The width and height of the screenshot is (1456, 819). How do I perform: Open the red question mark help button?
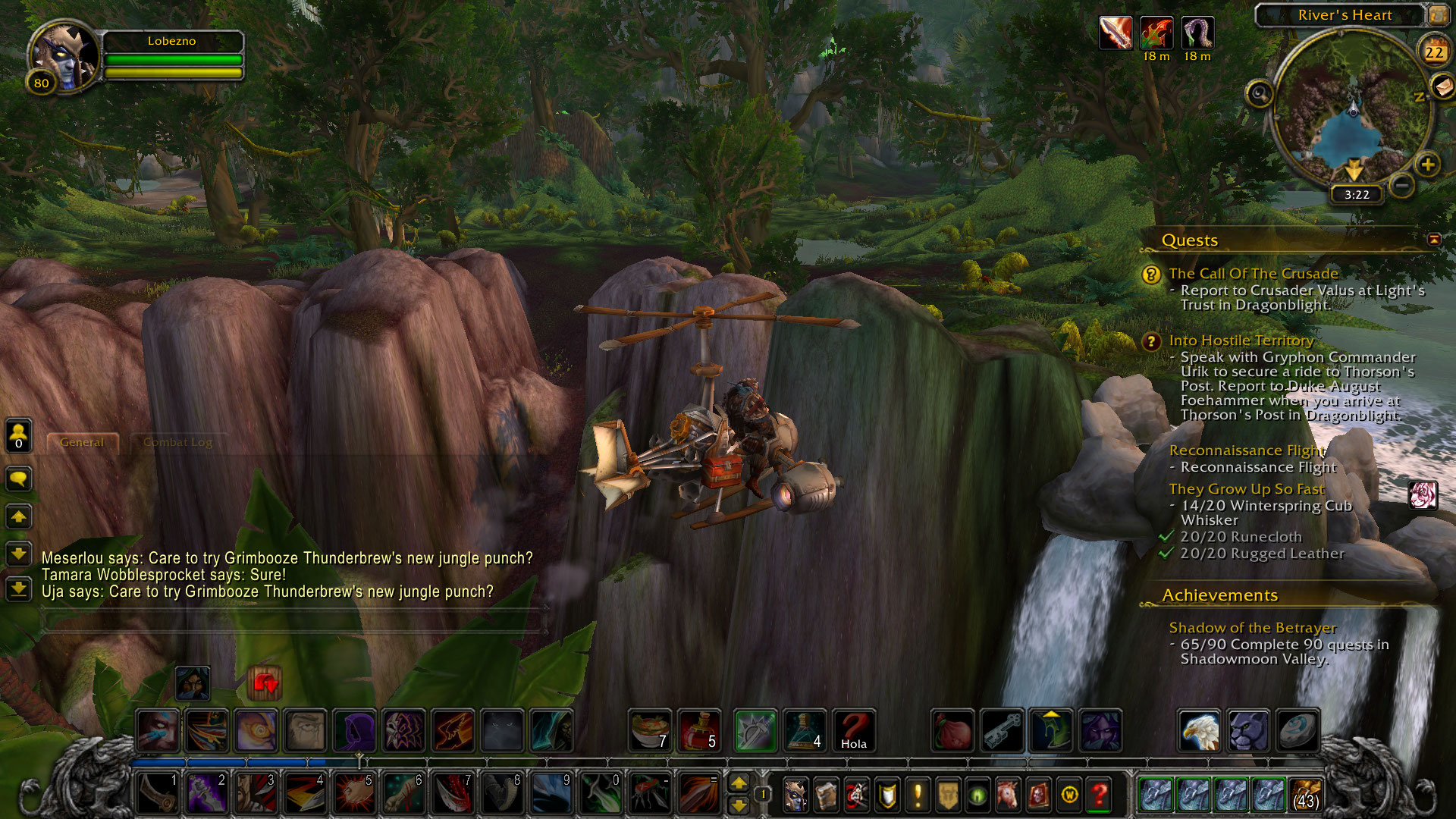1099,795
